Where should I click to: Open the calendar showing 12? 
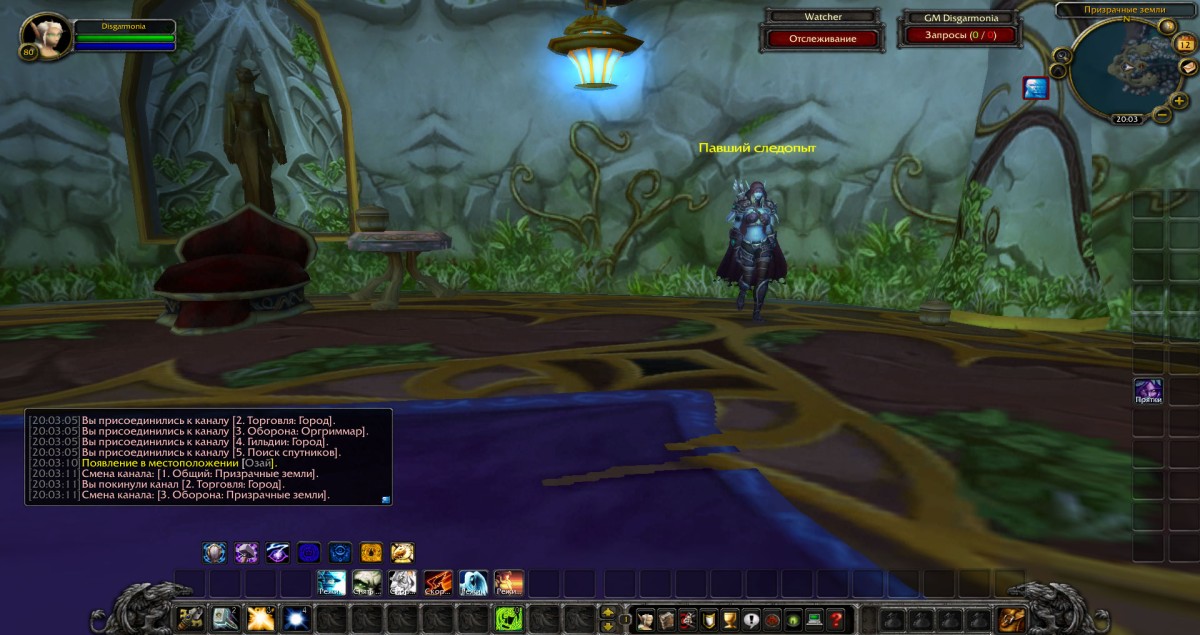[x=1185, y=44]
